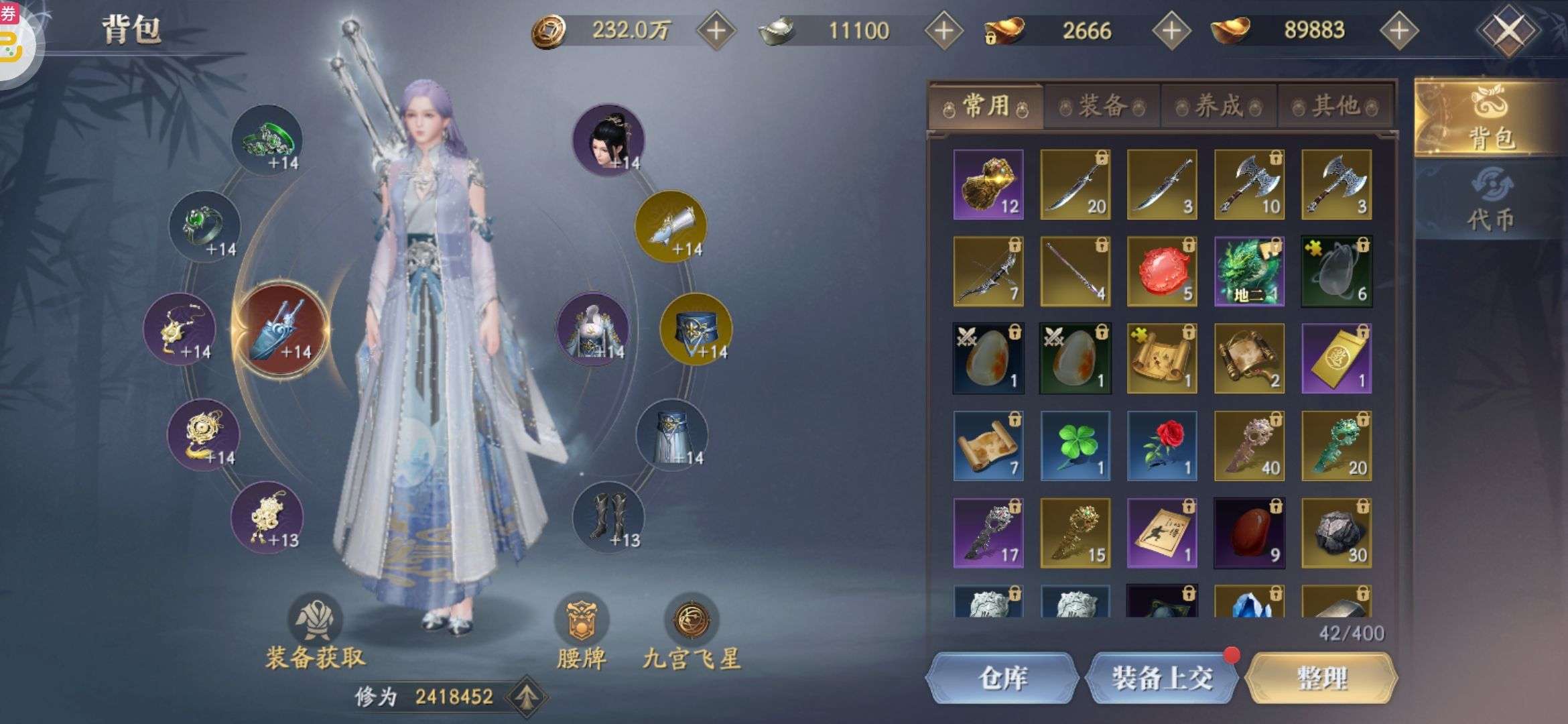Open the 代币 side tab

tap(1490, 201)
